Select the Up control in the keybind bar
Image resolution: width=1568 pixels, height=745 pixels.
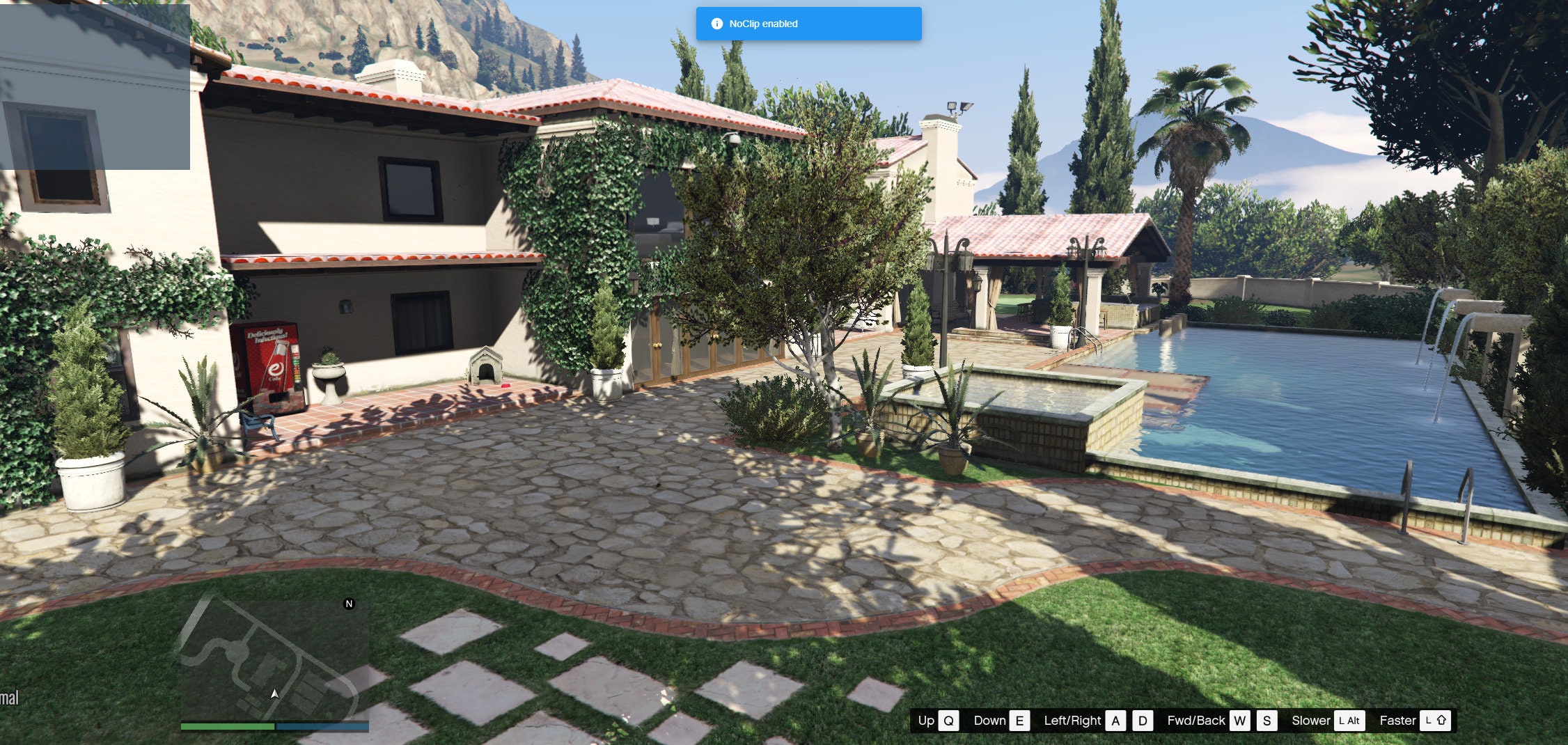[x=926, y=721]
